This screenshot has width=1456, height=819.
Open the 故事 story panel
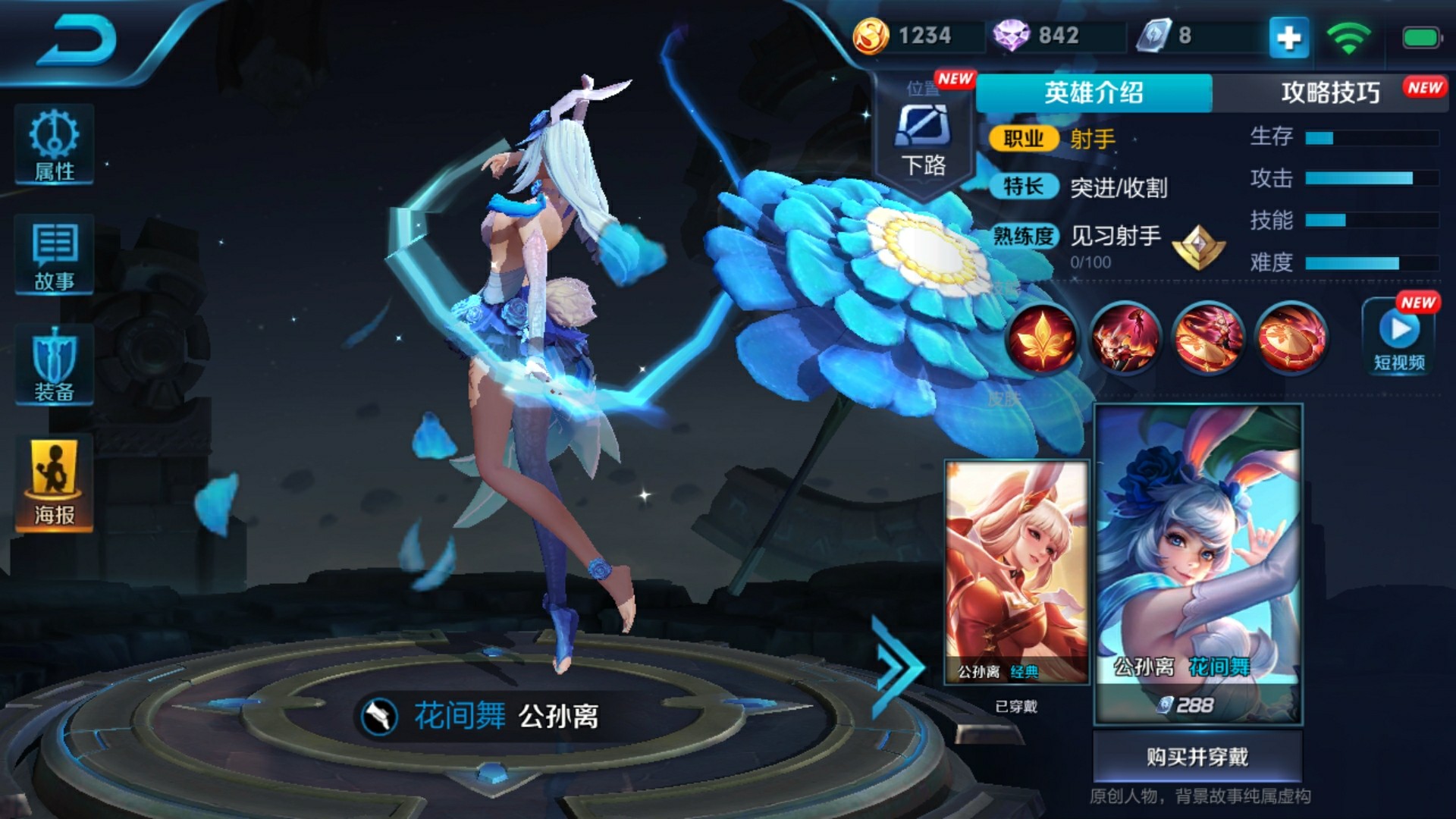point(54,256)
